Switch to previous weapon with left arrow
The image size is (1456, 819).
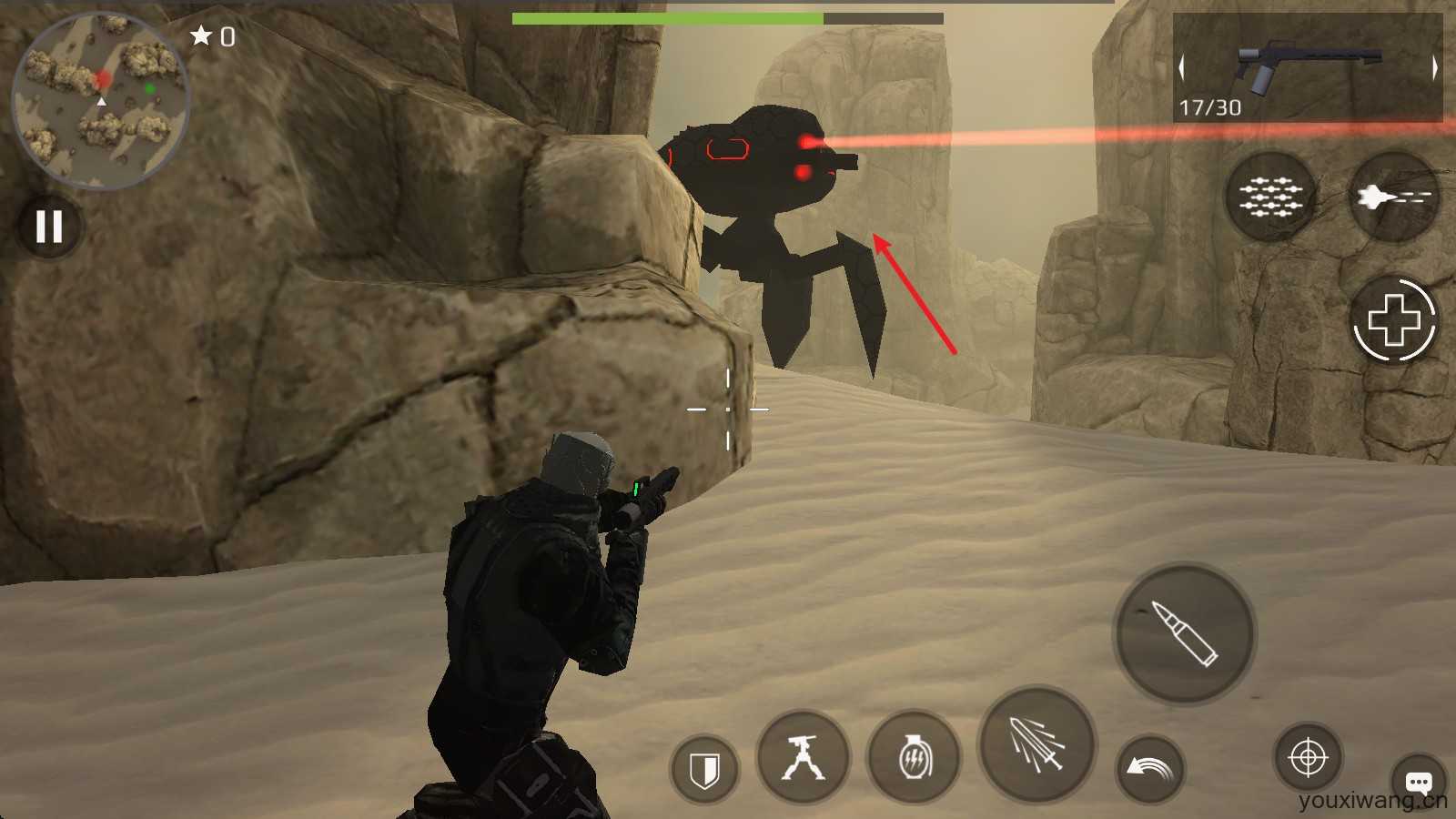[1182, 67]
